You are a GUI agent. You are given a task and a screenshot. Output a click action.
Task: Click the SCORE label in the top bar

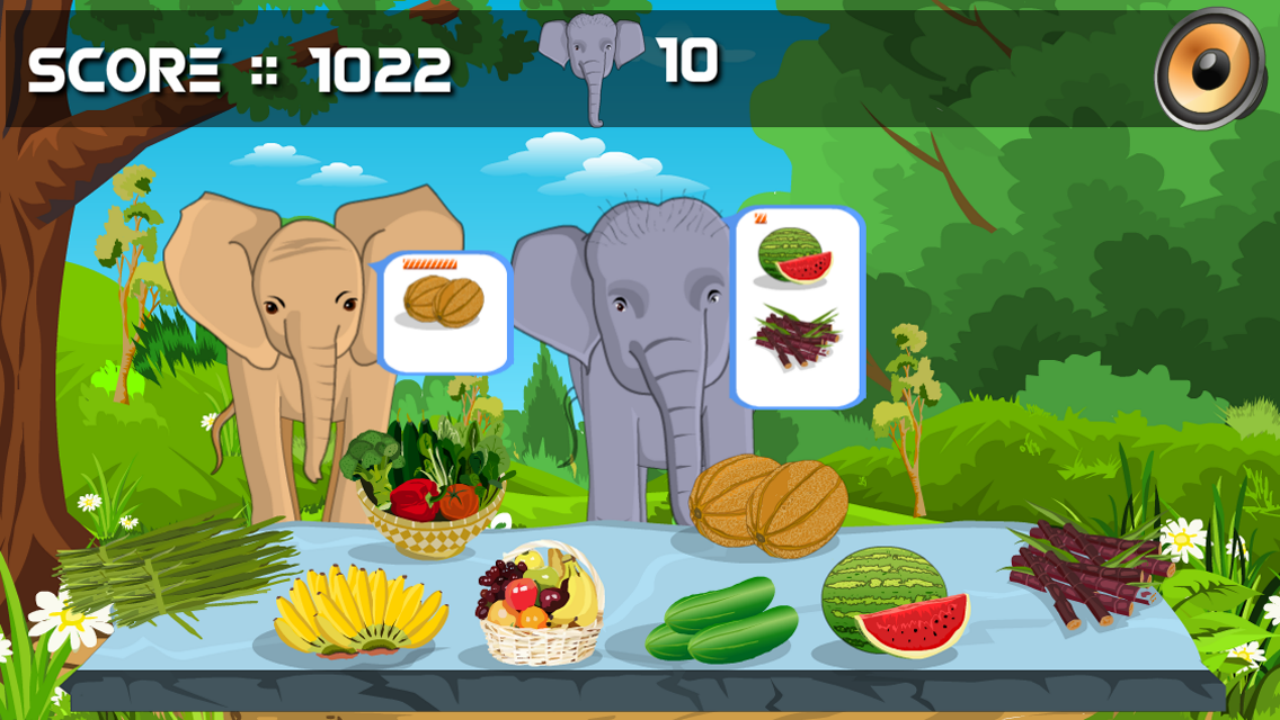click(x=125, y=70)
